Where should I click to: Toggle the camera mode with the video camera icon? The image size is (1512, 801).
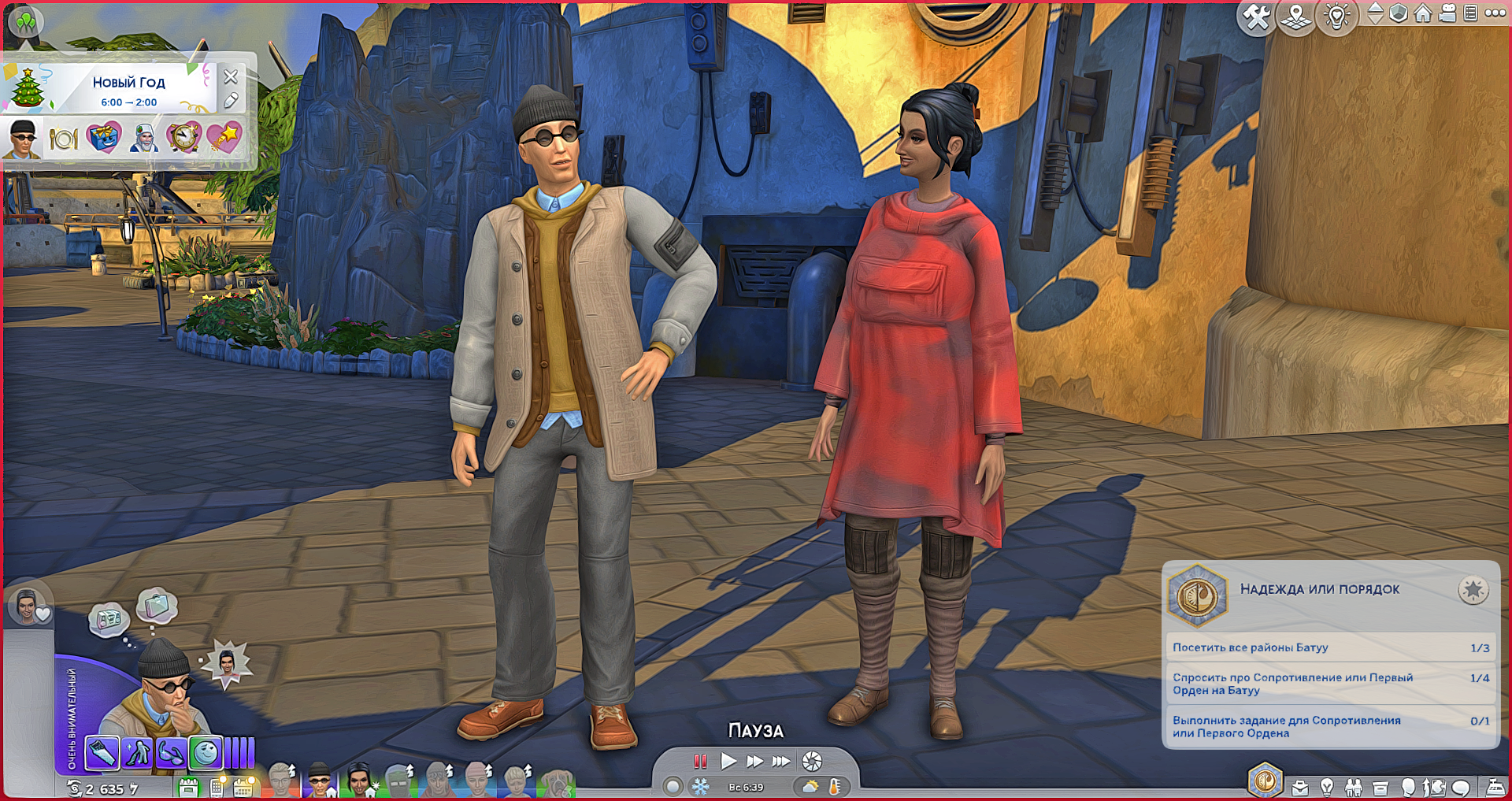pos(1447,13)
